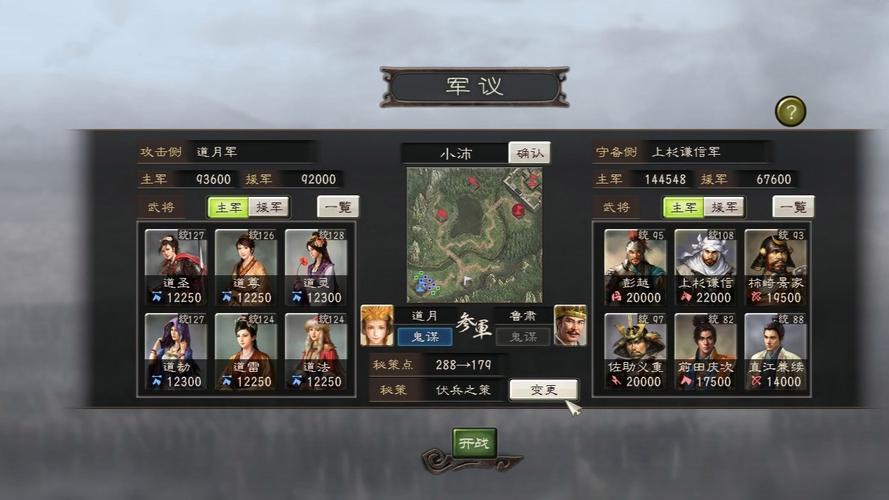The height and width of the screenshot is (500, 889).
Task: Click the 小沛 battlefield map preview
Action: (x=474, y=235)
